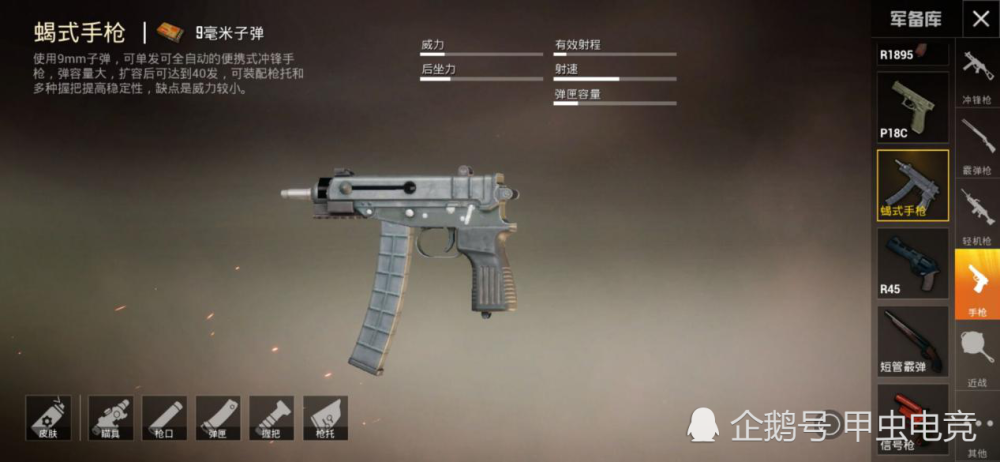Pick the 短管霰弹 sawed-off shotgun entry
This screenshot has width=1000, height=462.
pyautogui.click(x=912, y=340)
